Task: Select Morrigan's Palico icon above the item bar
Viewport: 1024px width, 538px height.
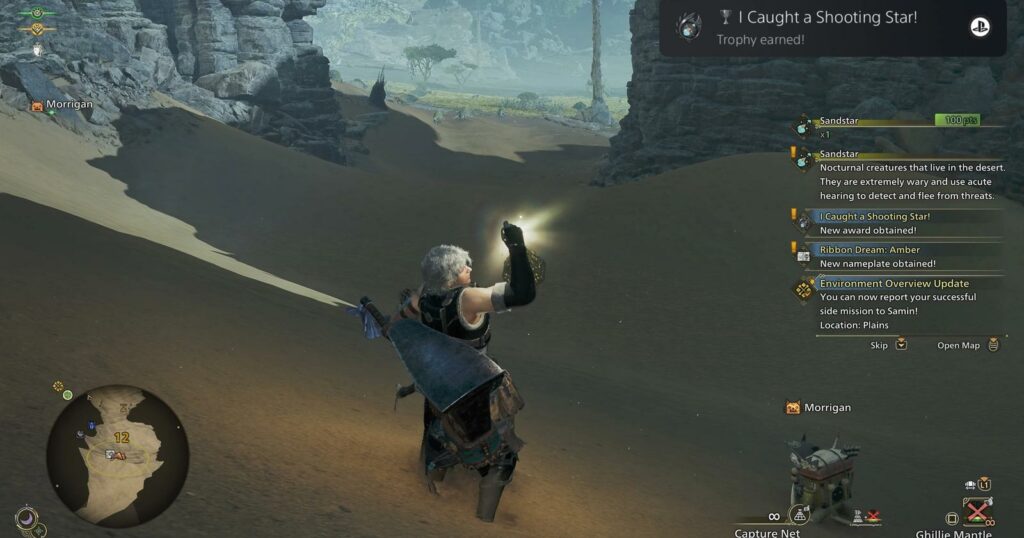Action: click(793, 408)
